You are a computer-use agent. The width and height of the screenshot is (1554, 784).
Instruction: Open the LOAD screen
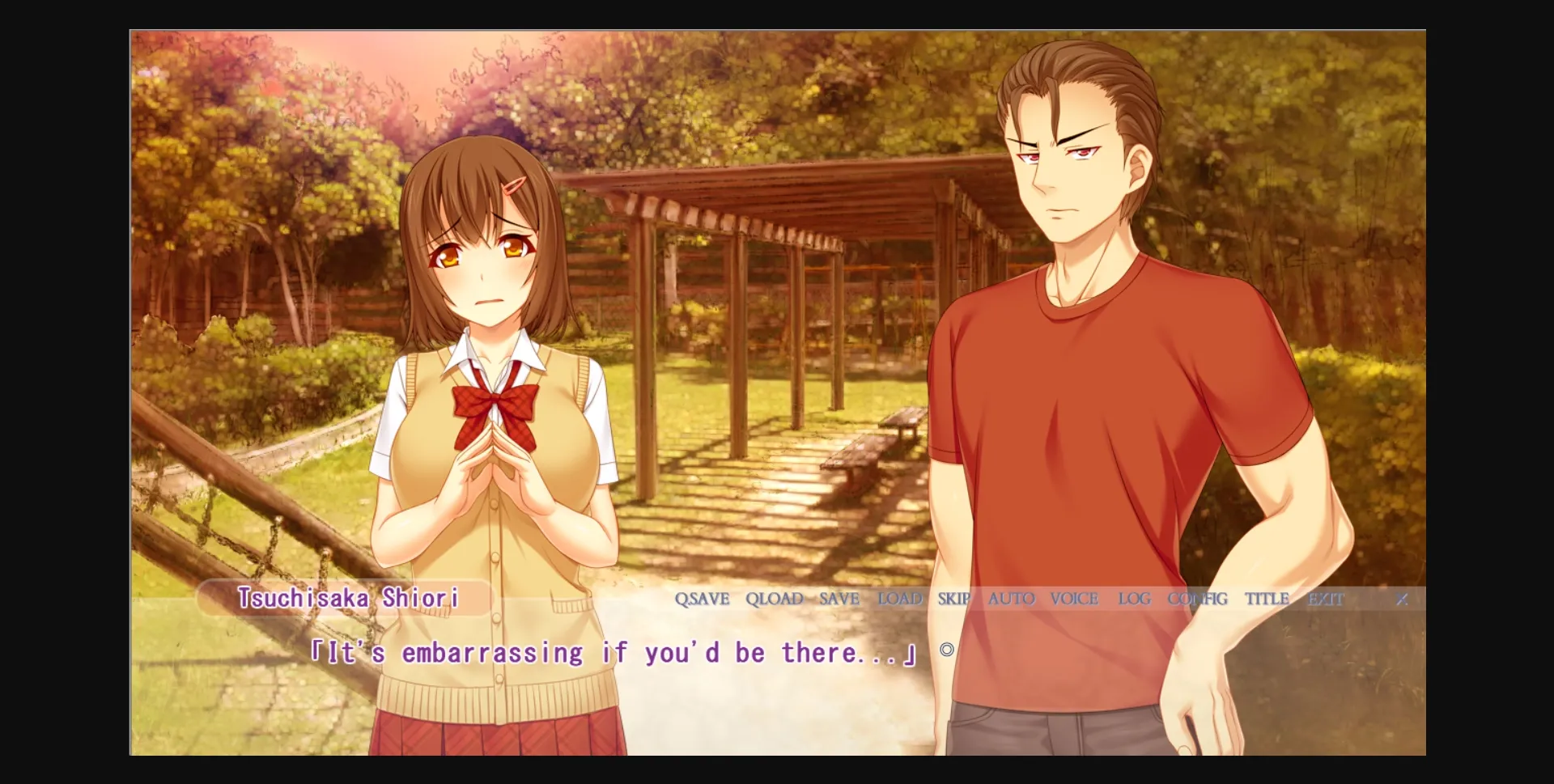click(899, 600)
